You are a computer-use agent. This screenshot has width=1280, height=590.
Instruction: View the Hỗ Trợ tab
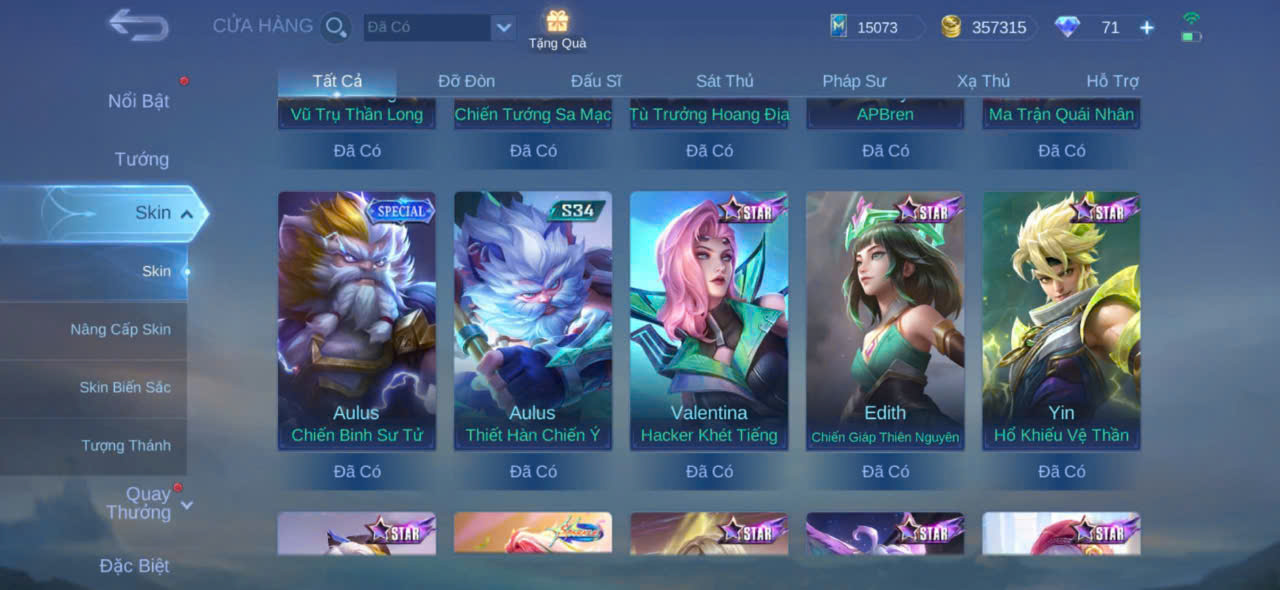[1112, 81]
